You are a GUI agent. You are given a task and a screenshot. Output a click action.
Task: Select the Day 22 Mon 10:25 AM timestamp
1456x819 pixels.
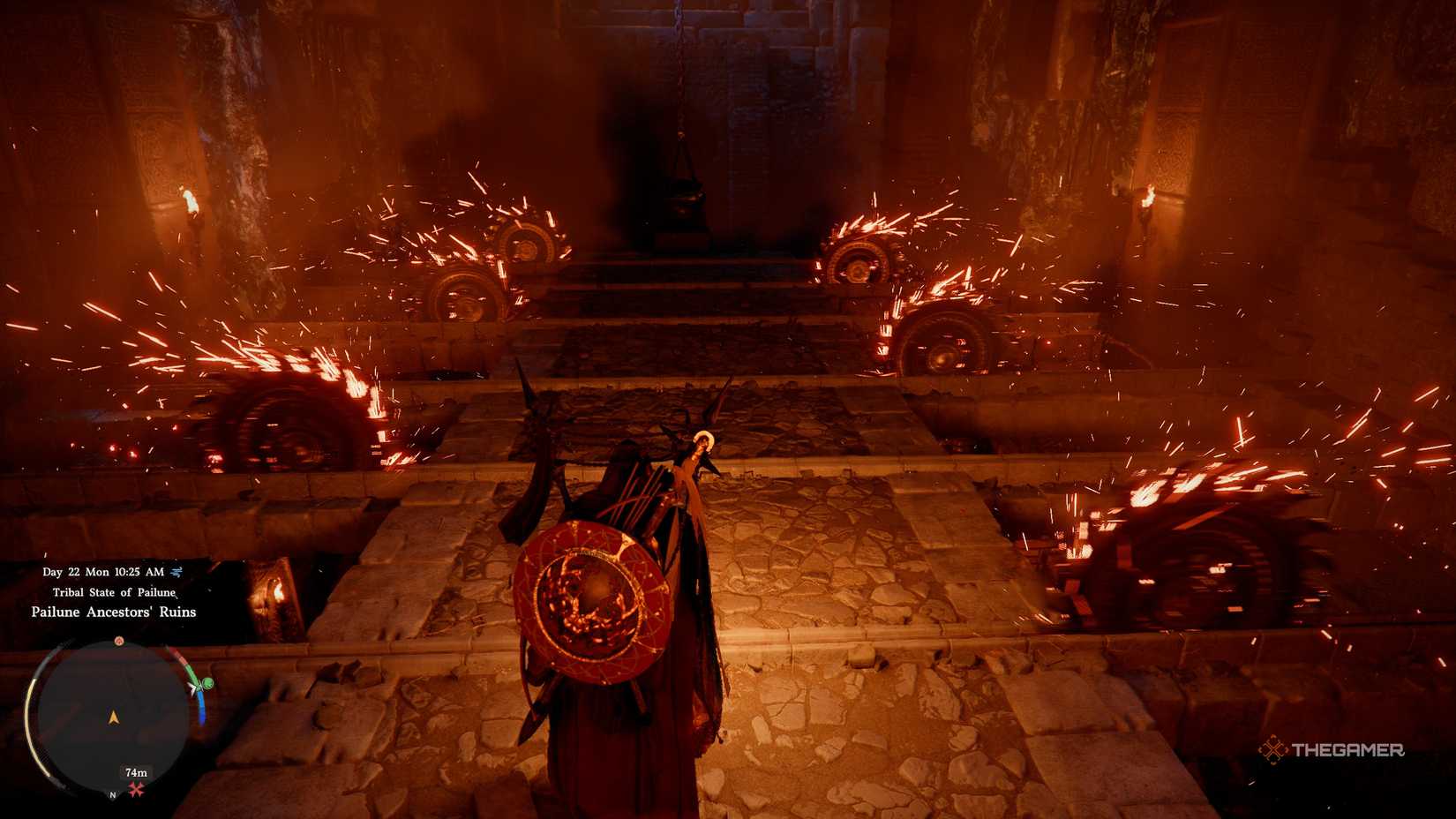pos(102,572)
